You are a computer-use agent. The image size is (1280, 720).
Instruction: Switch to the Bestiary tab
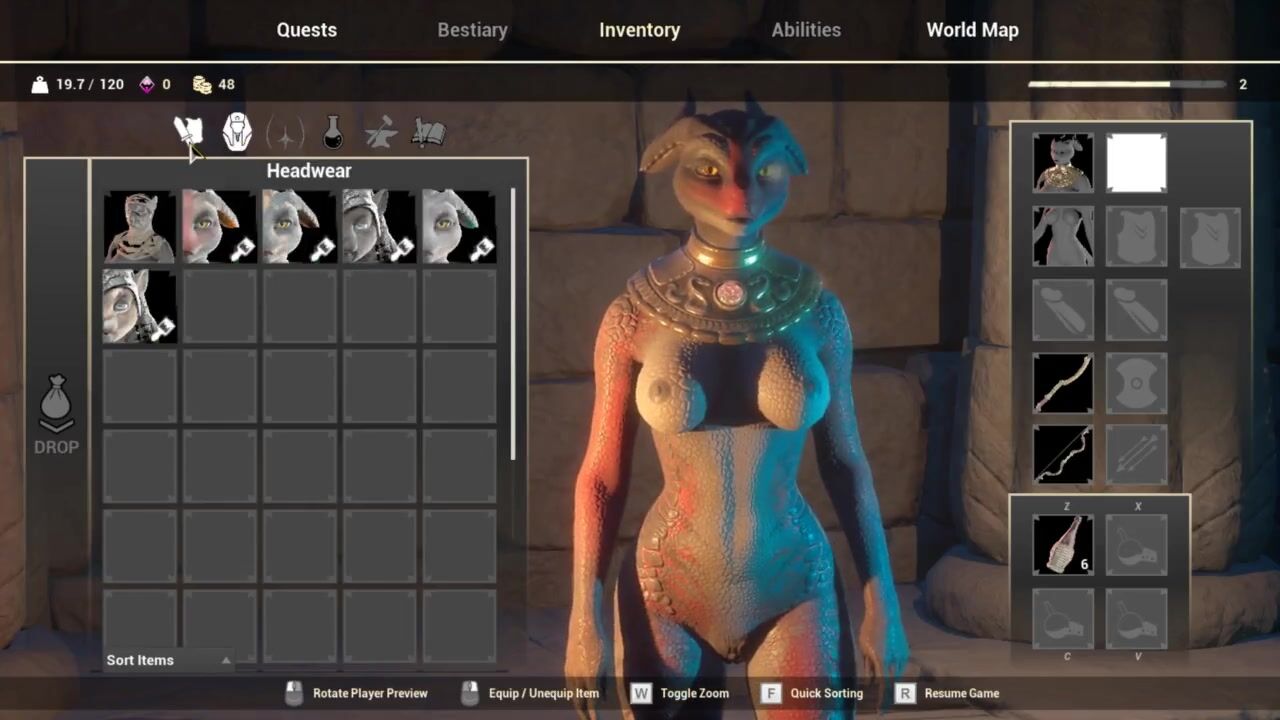(472, 30)
